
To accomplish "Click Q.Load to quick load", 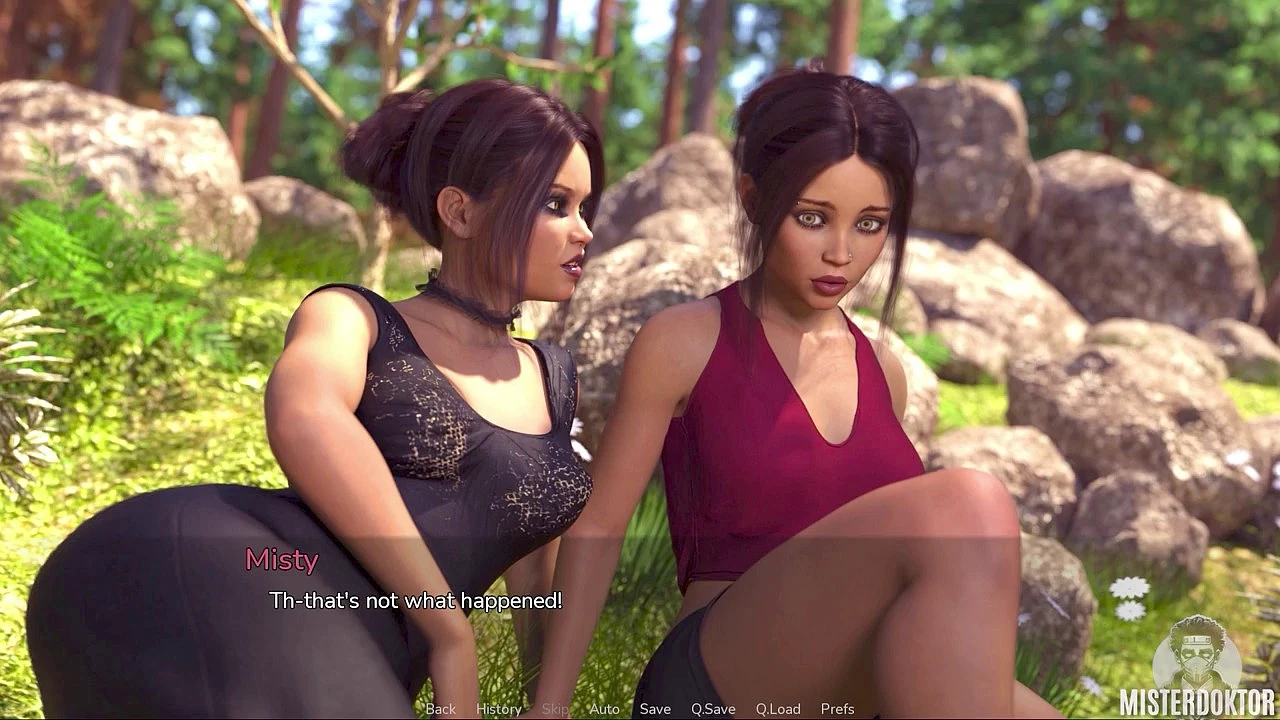I will tap(778, 709).
